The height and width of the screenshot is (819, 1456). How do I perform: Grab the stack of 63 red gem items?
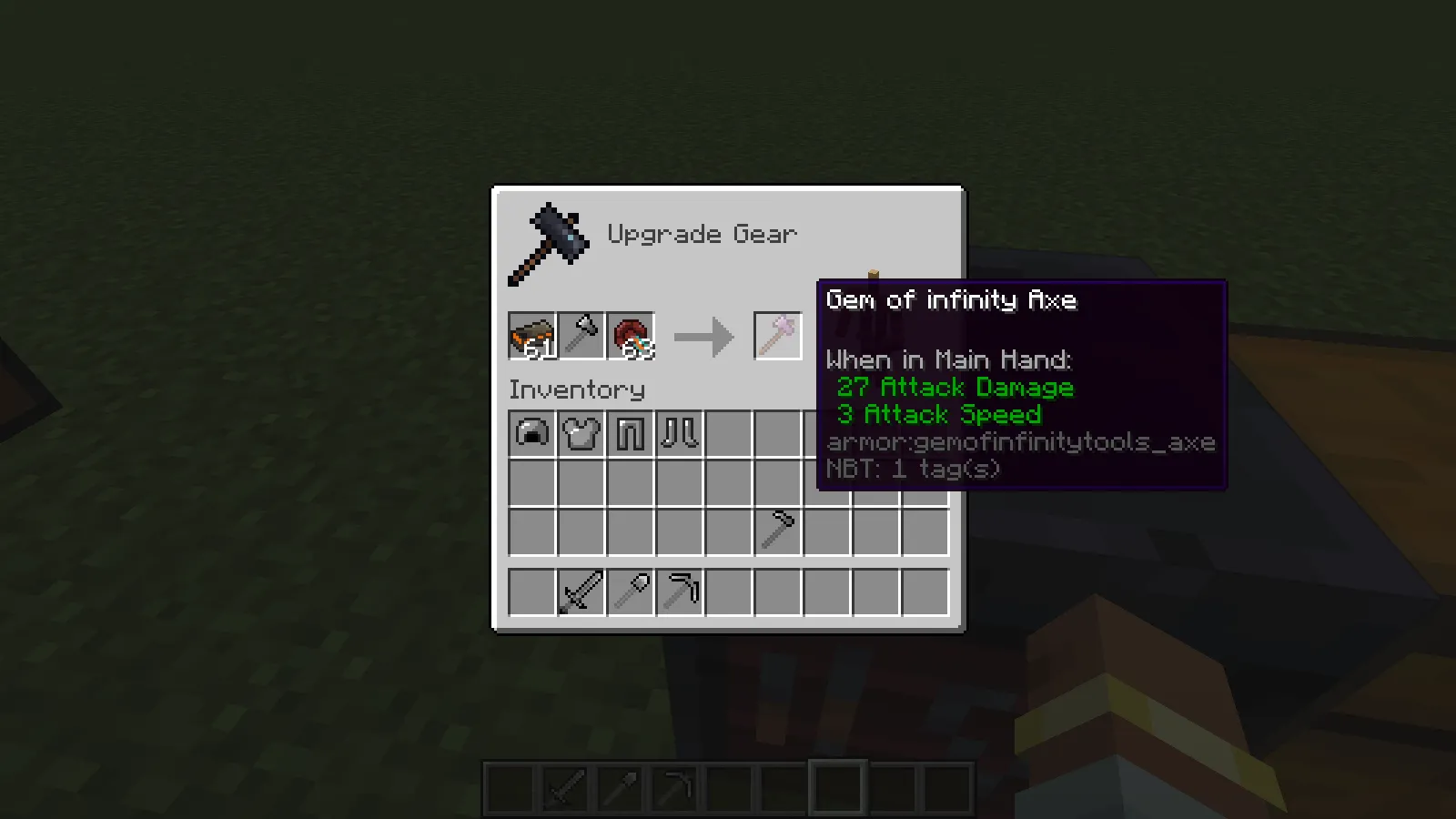[x=632, y=336]
